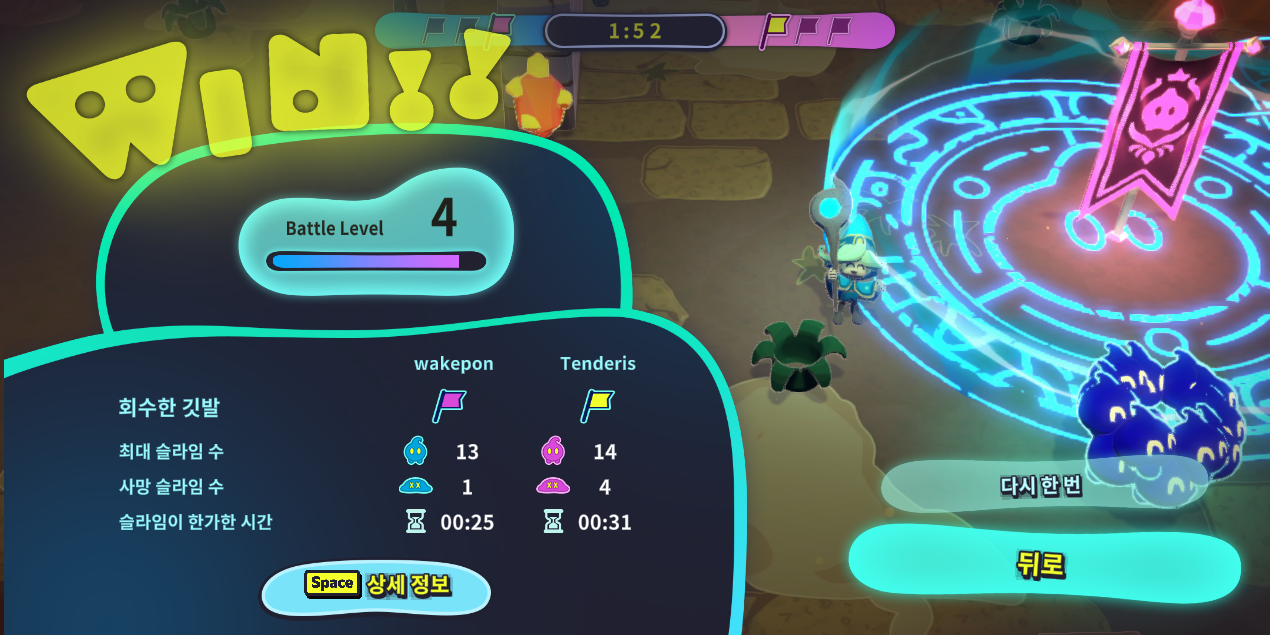
Task: Choose the 다시 한 번 rematch button
Action: point(1041,487)
